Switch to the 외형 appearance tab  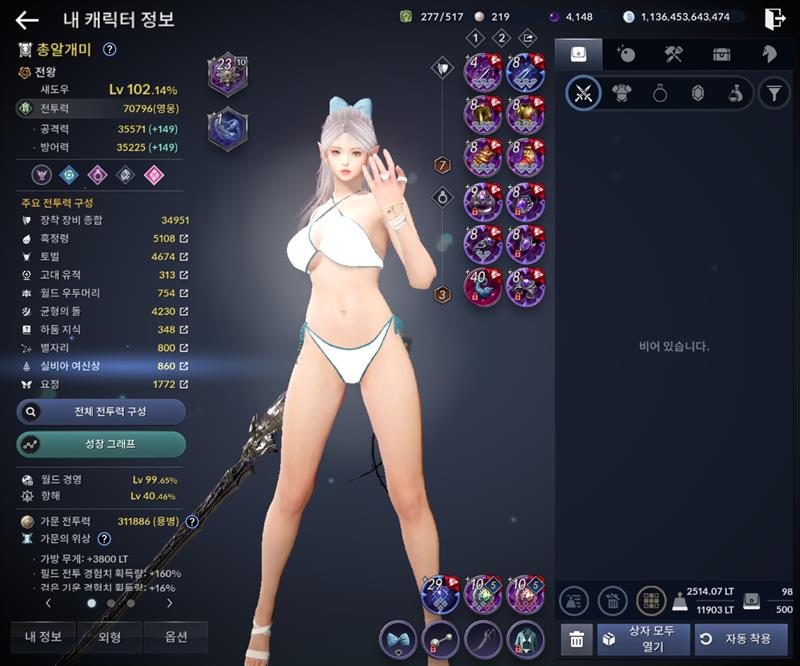point(109,637)
